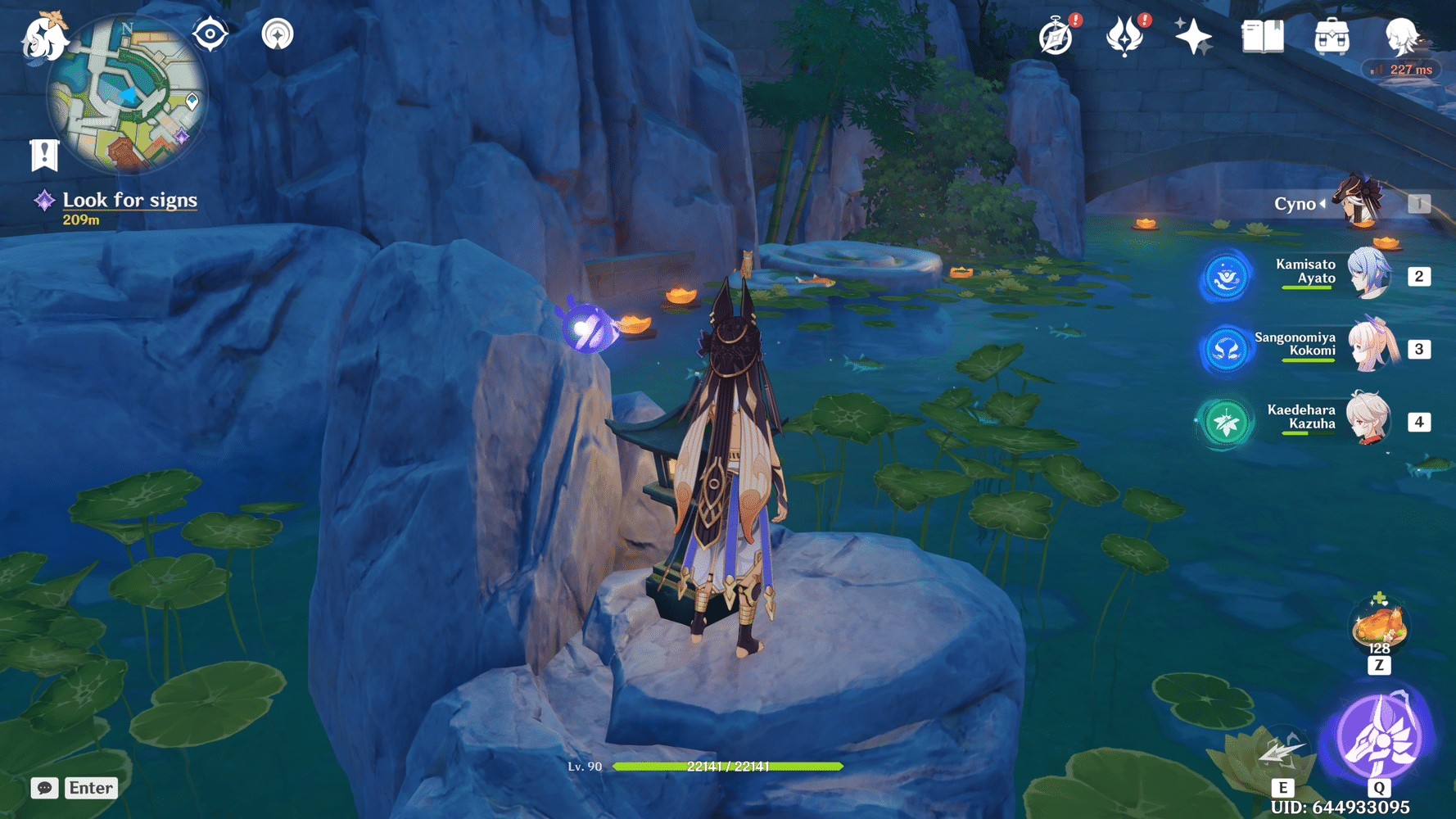Screen dimensions: 1456x819
Task: Activate the Elemental Sight eye icon
Action: [210, 34]
